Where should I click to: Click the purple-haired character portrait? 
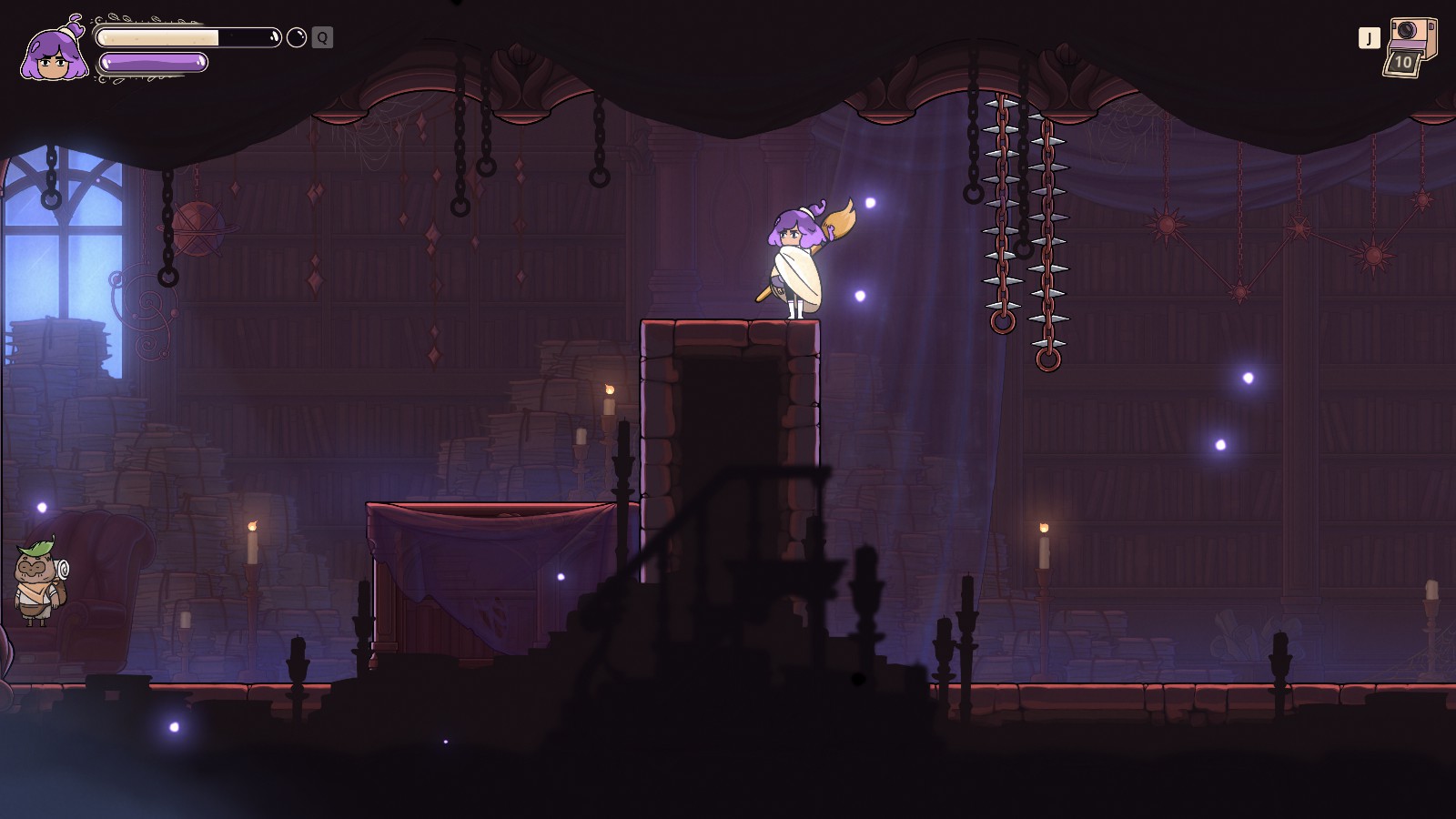[x=56, y=53]
